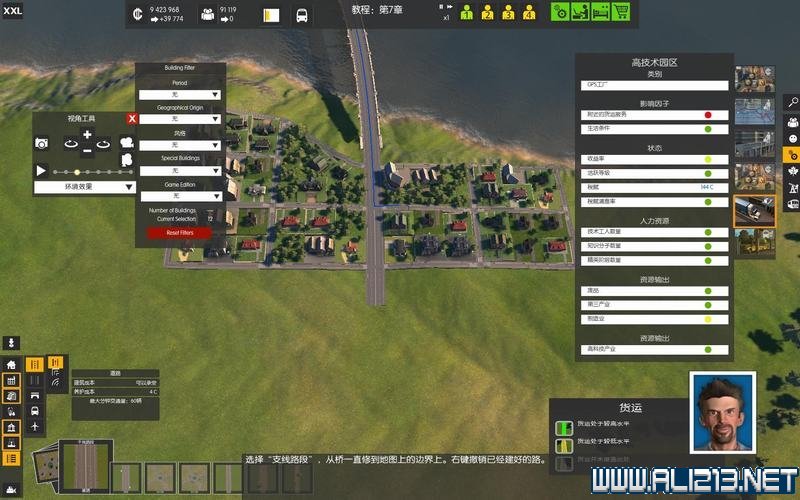The width and height of the screenshot is (800, 500).
Task: Zoom in with the plus button
Action: [87, 135]
